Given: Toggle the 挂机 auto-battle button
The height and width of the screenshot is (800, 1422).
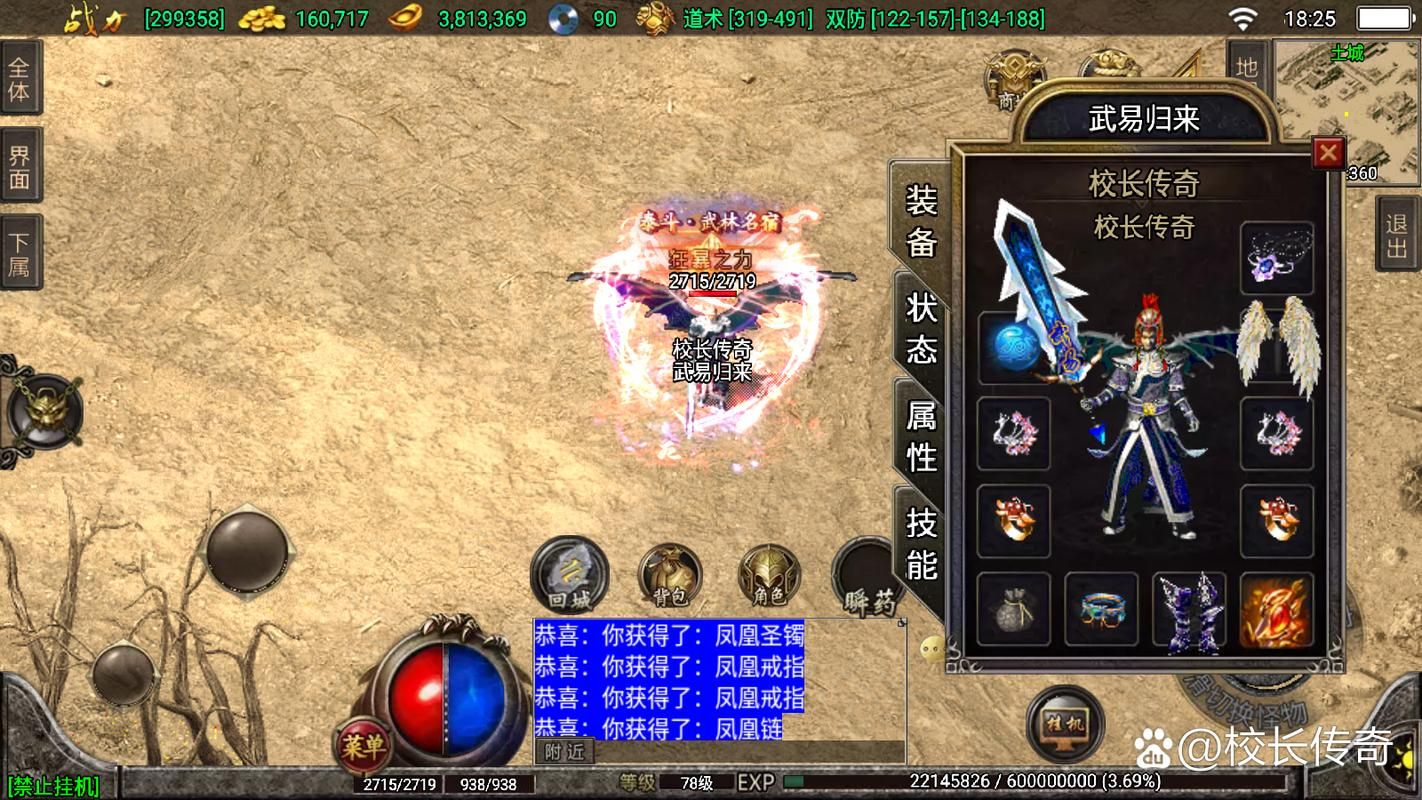Looking at the screenshot, I should [x=1065, y=722].
